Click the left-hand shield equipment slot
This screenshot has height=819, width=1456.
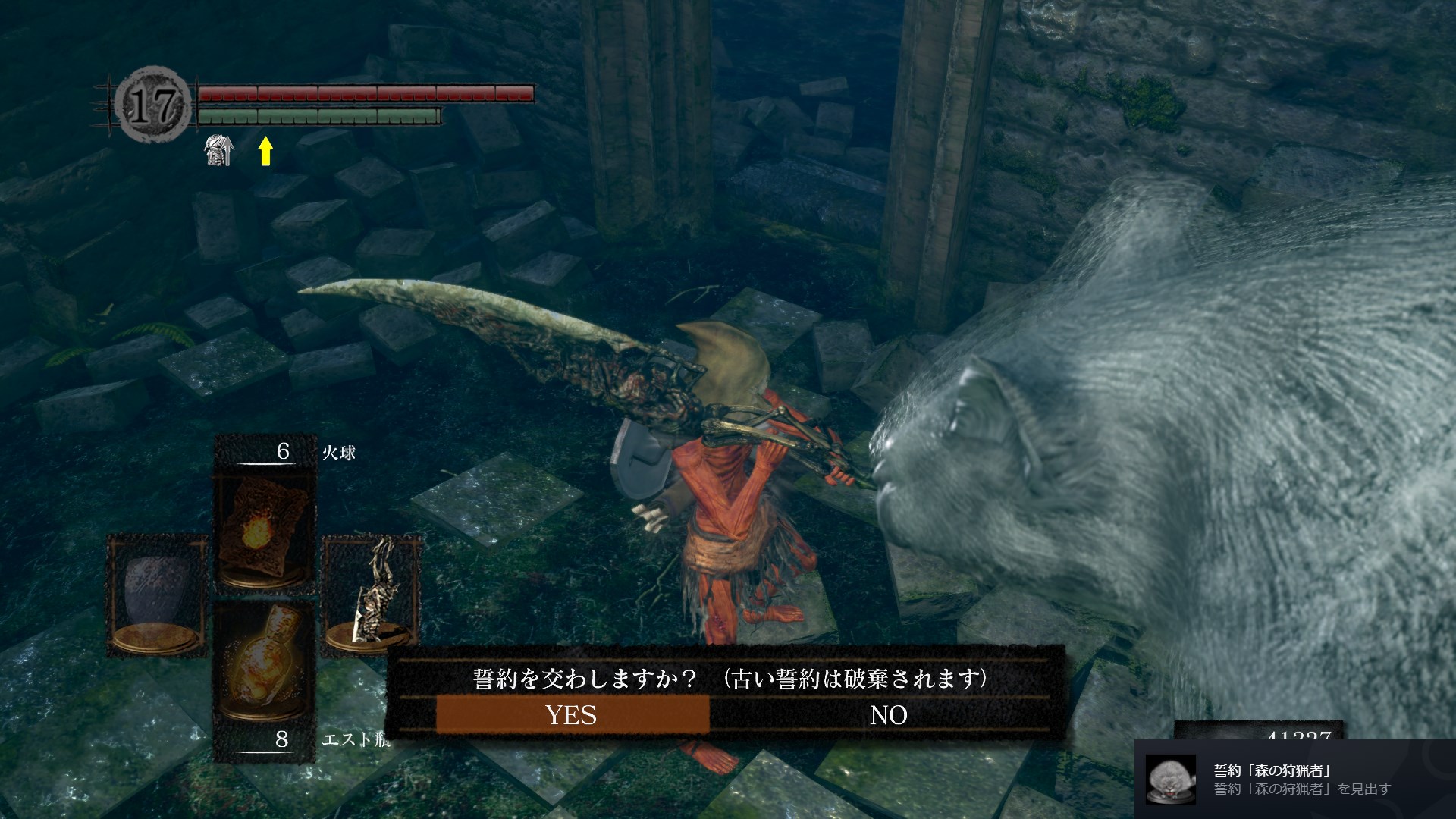point(157,595)
